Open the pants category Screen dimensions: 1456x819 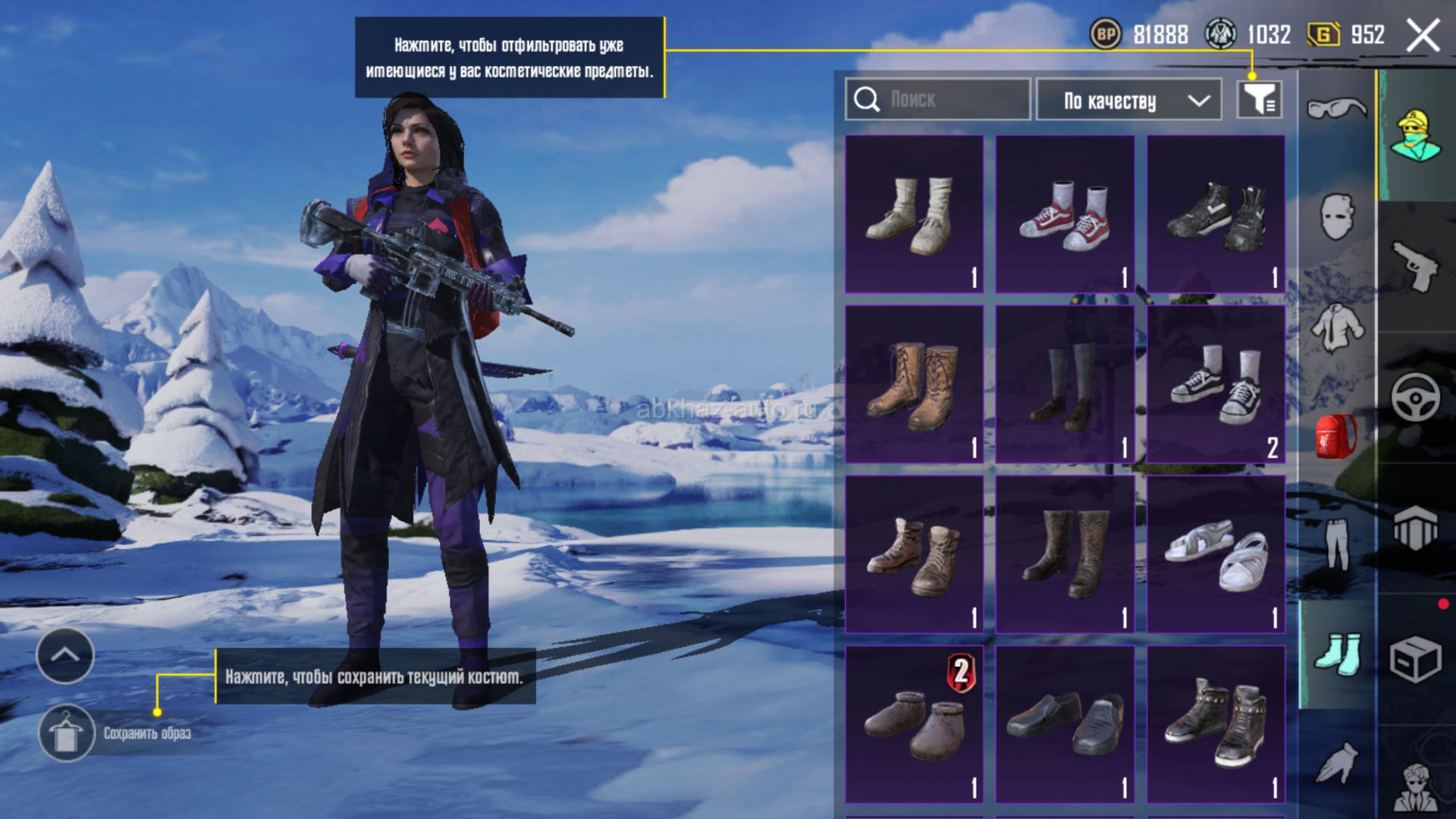(1336, 543)
